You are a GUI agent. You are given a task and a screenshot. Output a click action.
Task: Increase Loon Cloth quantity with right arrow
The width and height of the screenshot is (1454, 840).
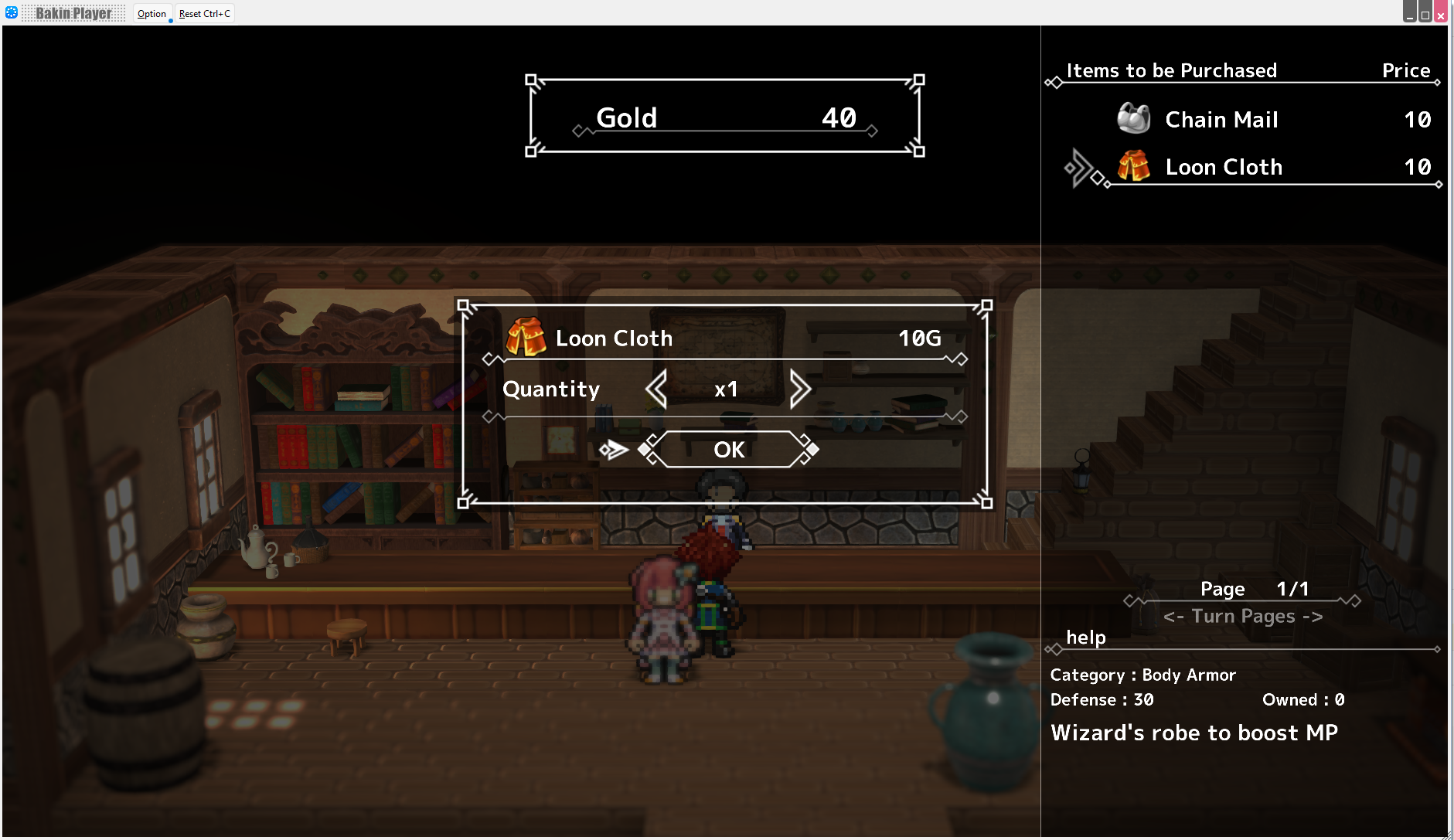click(800, 389)
